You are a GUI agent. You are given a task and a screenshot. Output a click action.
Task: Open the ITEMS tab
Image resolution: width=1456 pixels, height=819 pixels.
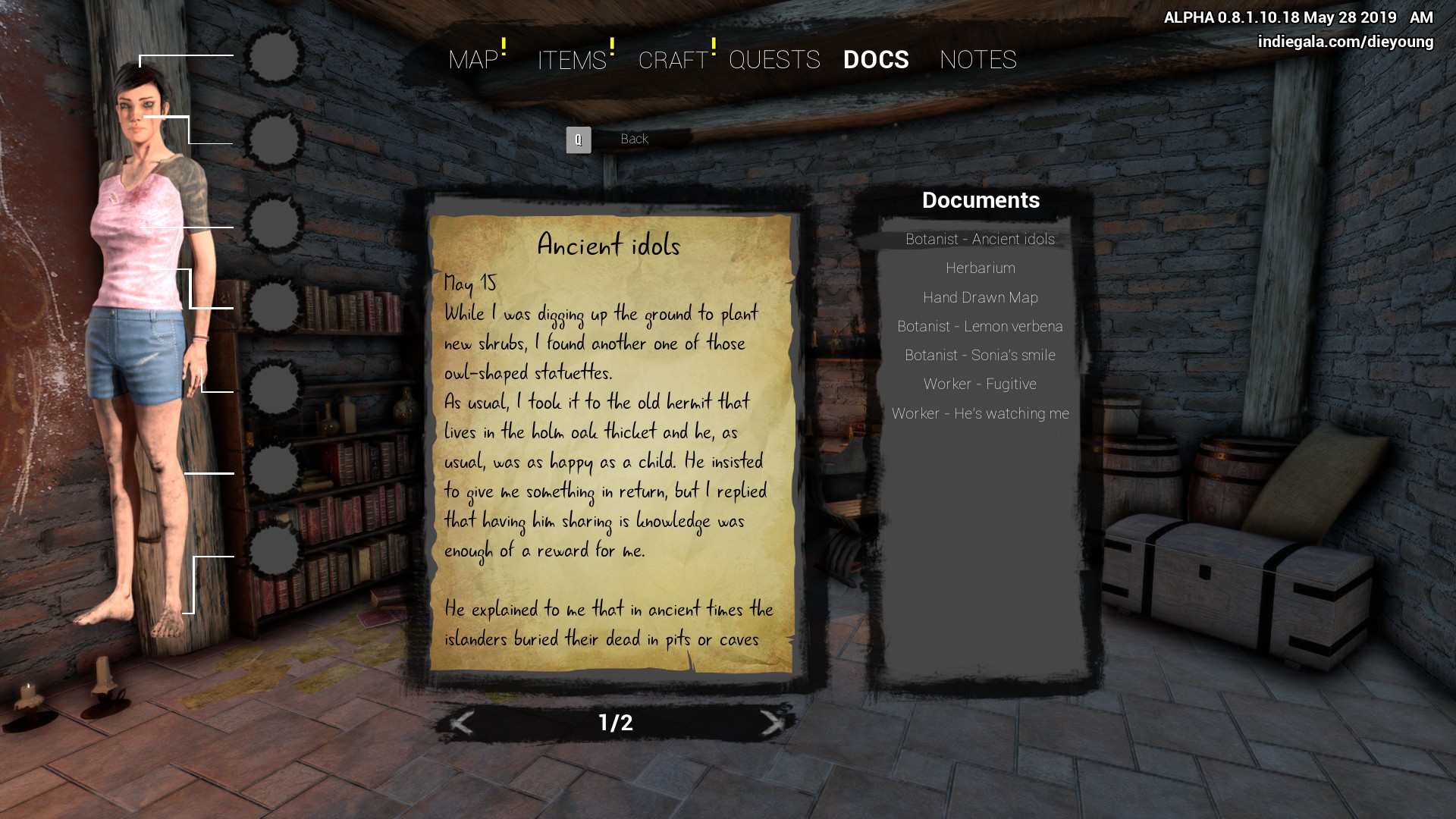pyautogui.click(x=572, y=60)
